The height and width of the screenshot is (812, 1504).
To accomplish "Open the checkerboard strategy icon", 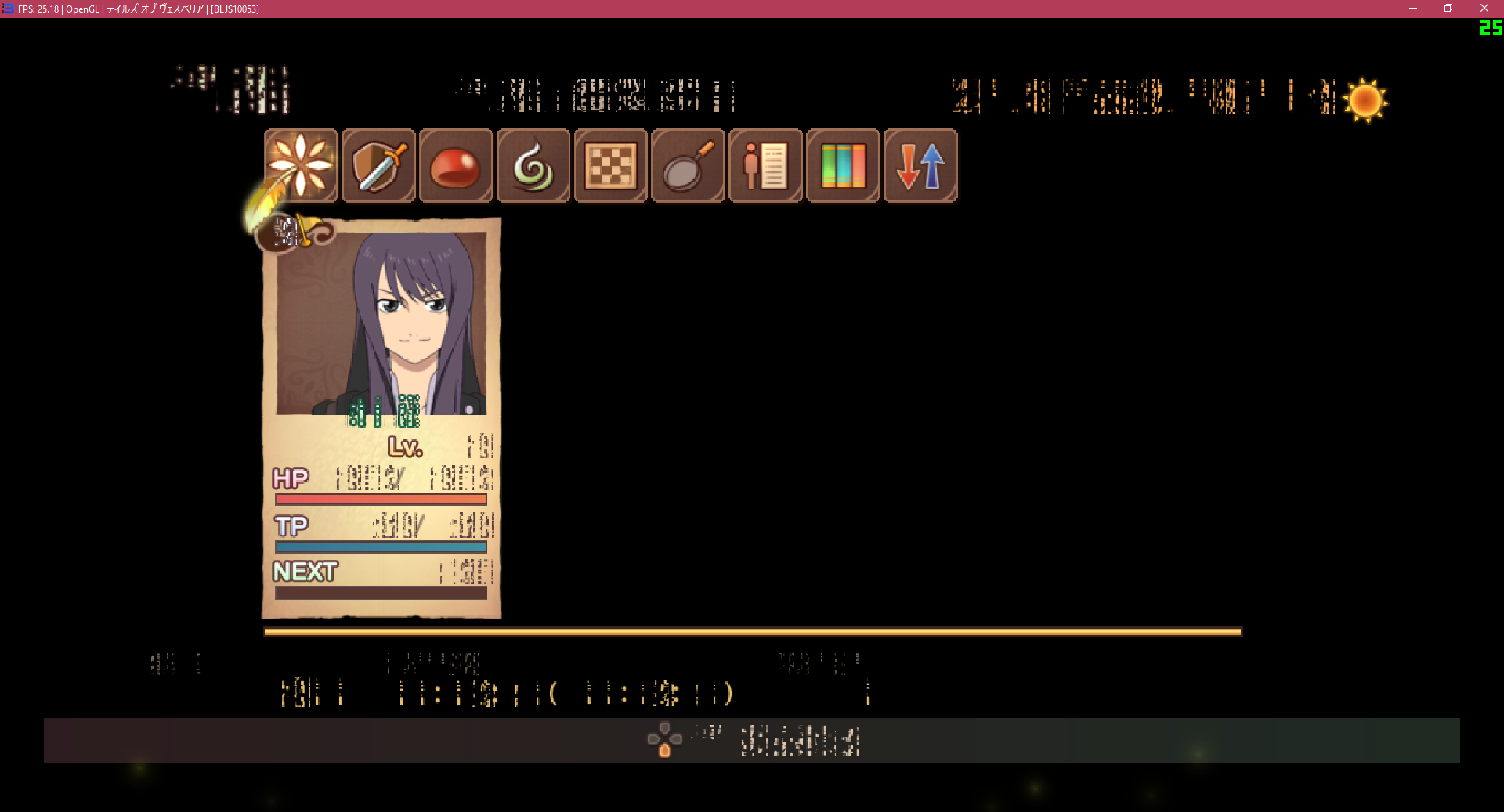I will click(x=611, y=166).
